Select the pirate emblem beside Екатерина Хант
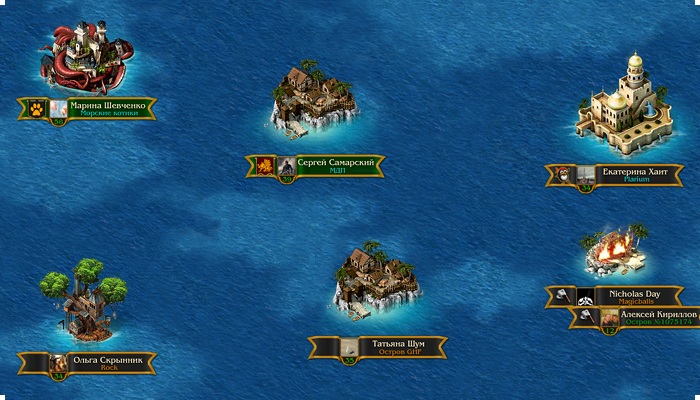 tap(564, 175)
